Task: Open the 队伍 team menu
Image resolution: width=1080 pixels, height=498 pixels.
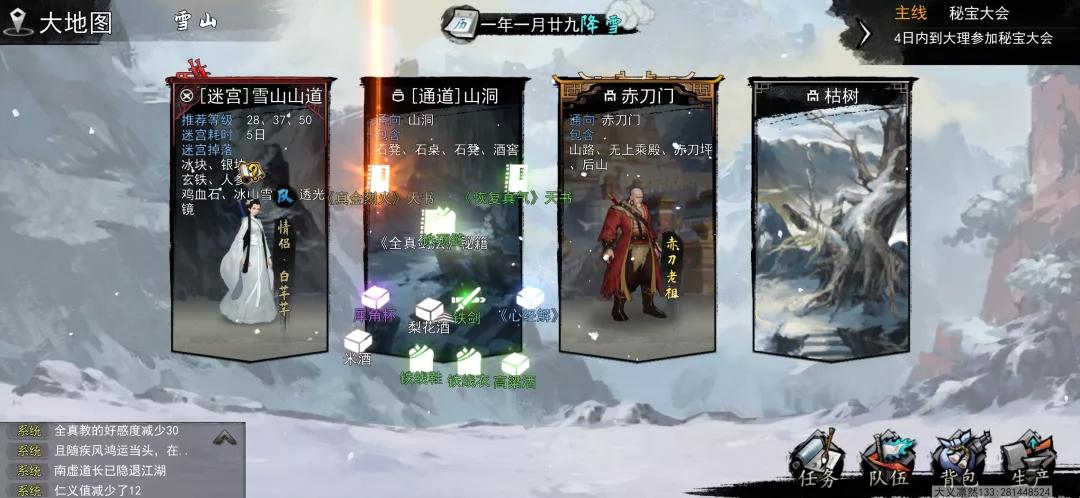Action: pos(887,462)
